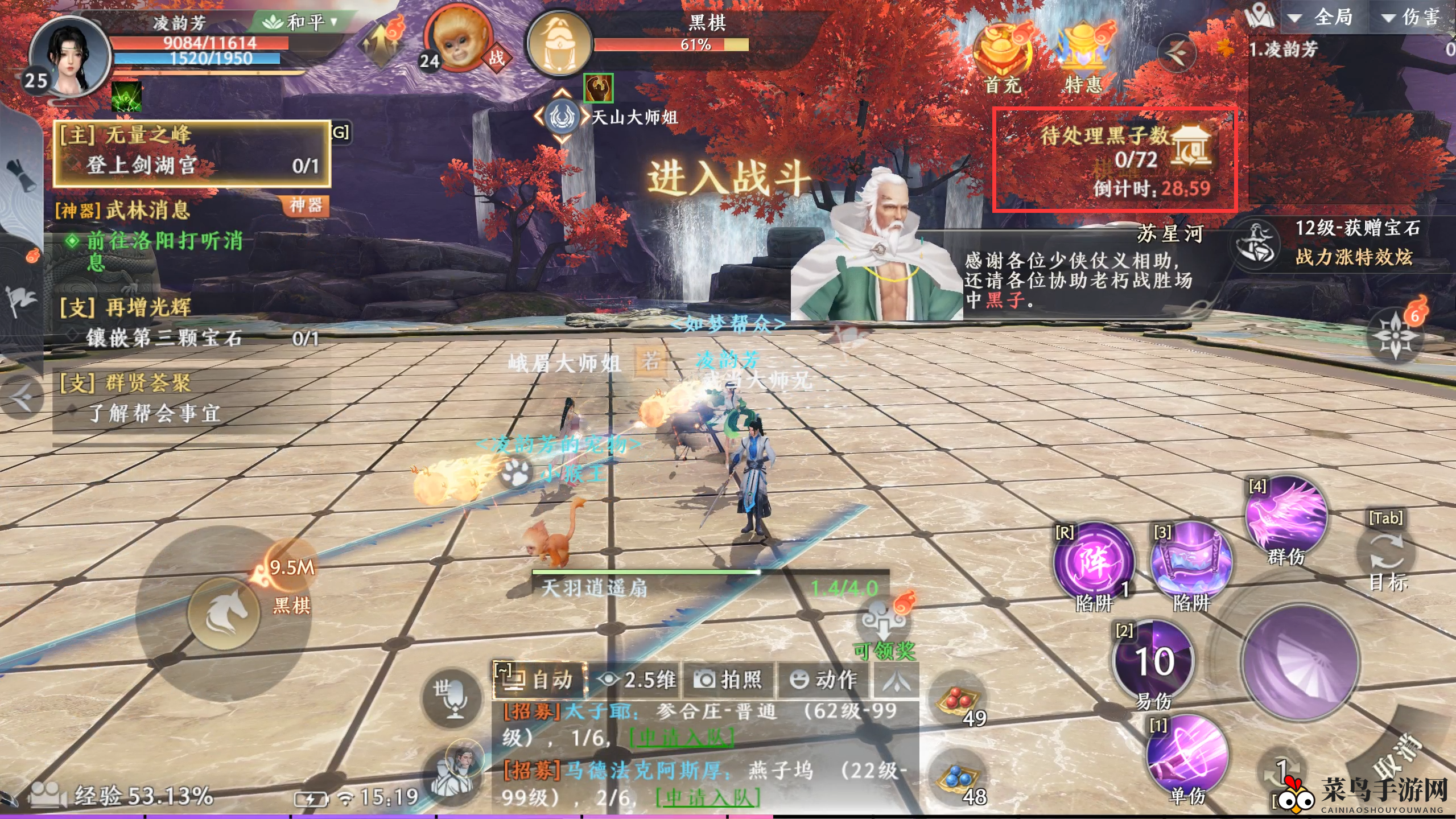This screenshot has width=1456, height=819.
Task: Open the 和平 PK mode dropdown
Action: pos(300,22)
